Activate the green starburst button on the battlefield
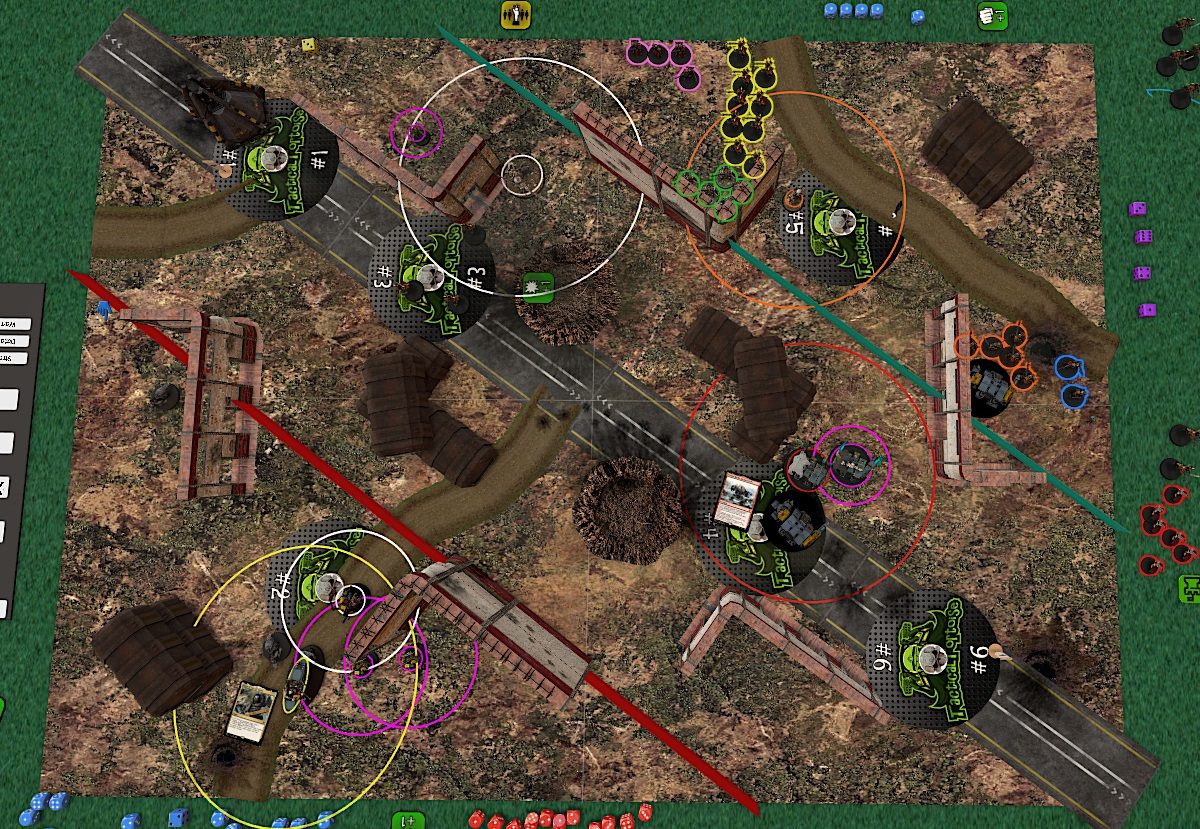This screenshot has width=1200, height=829. click(538, 288)
